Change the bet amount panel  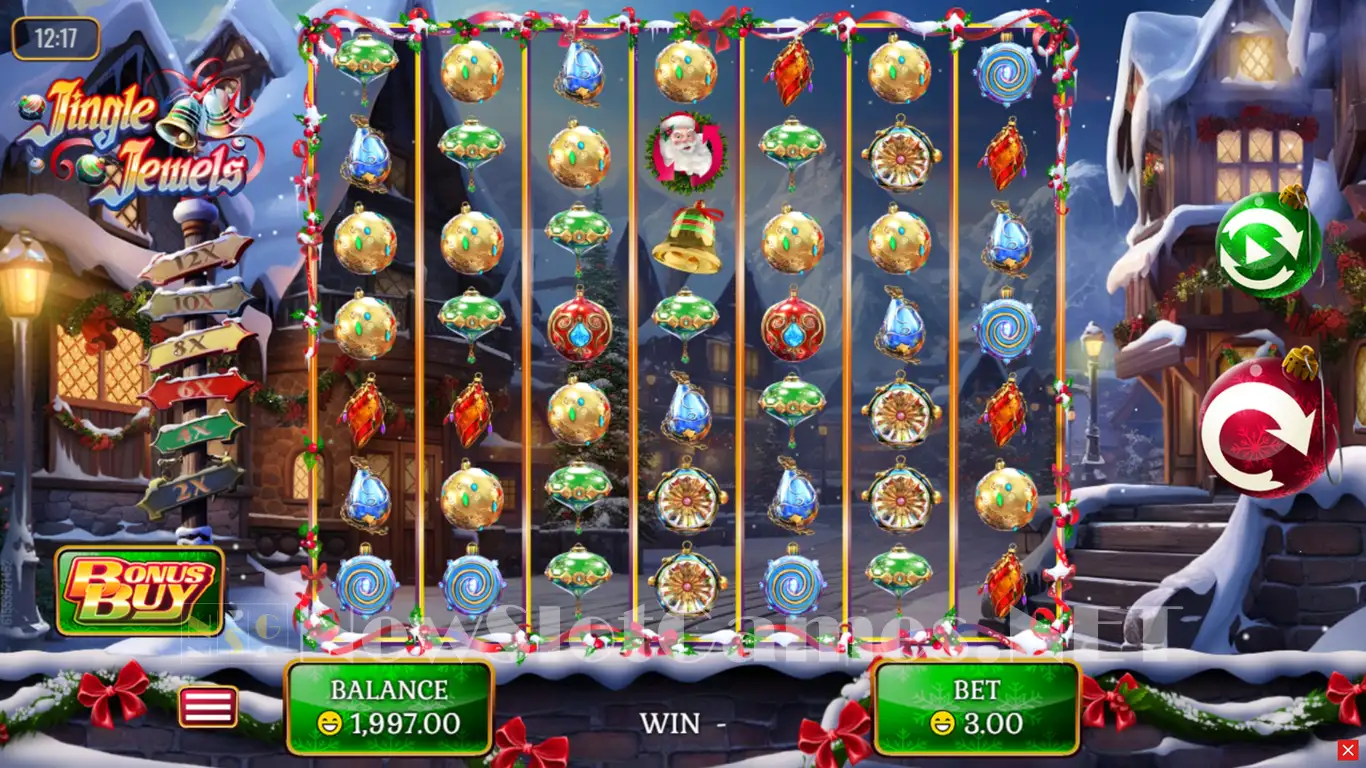point(975,707)
